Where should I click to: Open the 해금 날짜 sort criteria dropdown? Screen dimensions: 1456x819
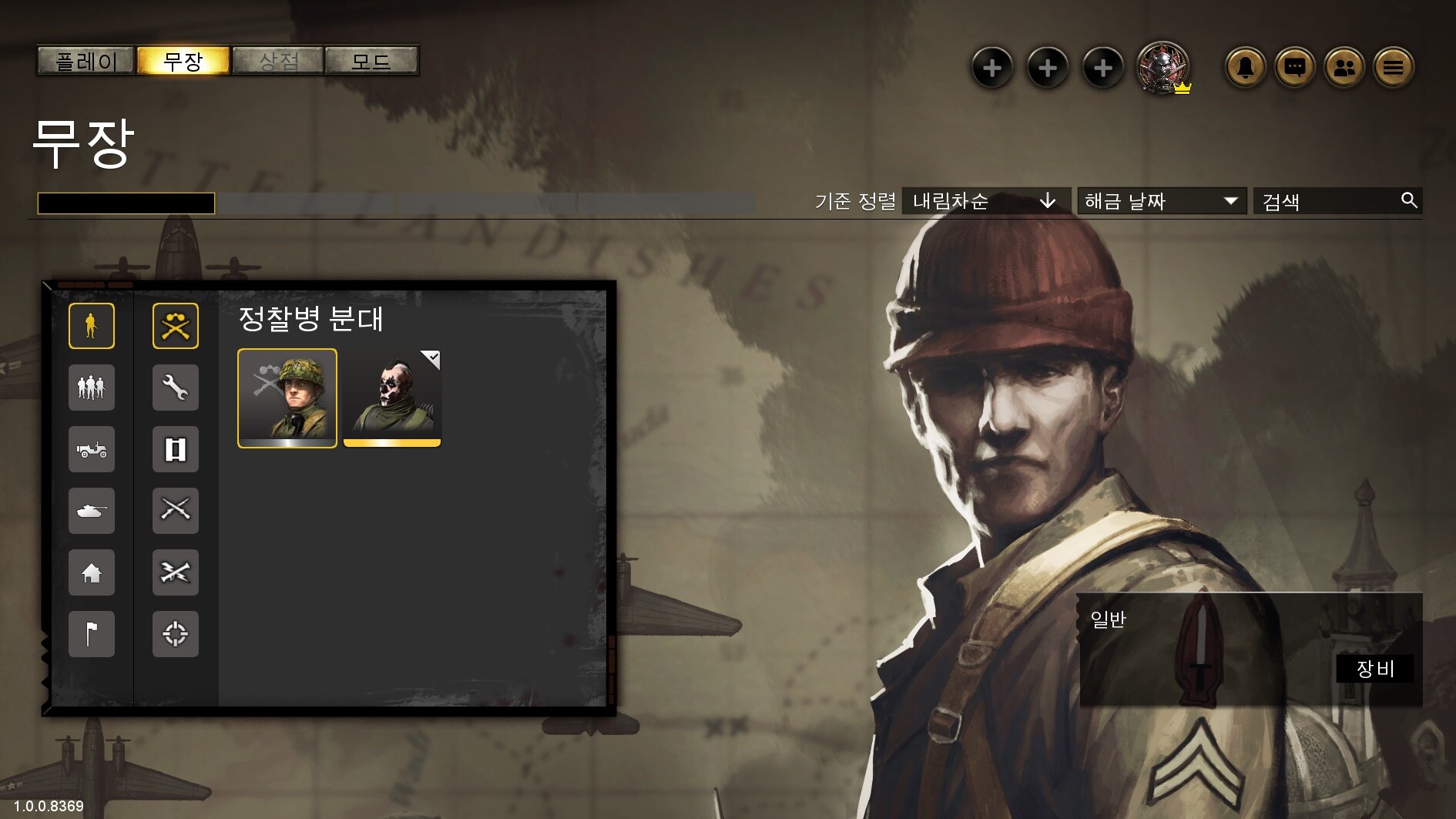click(1161, 201)
